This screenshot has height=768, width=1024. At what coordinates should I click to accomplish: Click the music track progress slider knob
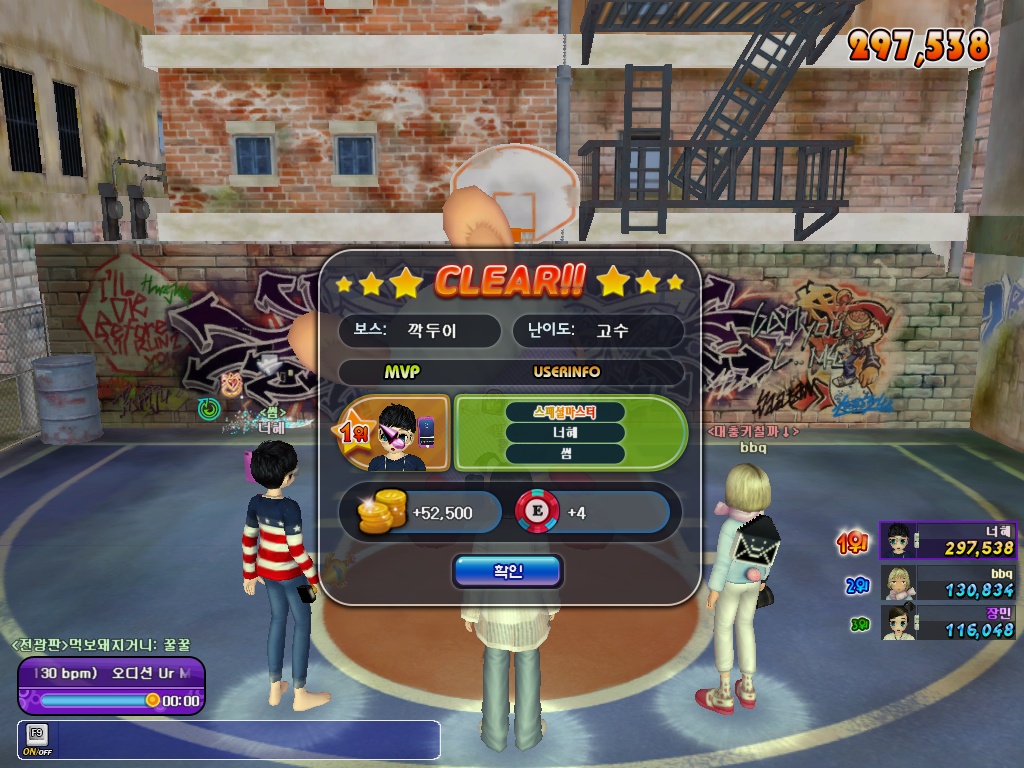(x=152, y=700)
